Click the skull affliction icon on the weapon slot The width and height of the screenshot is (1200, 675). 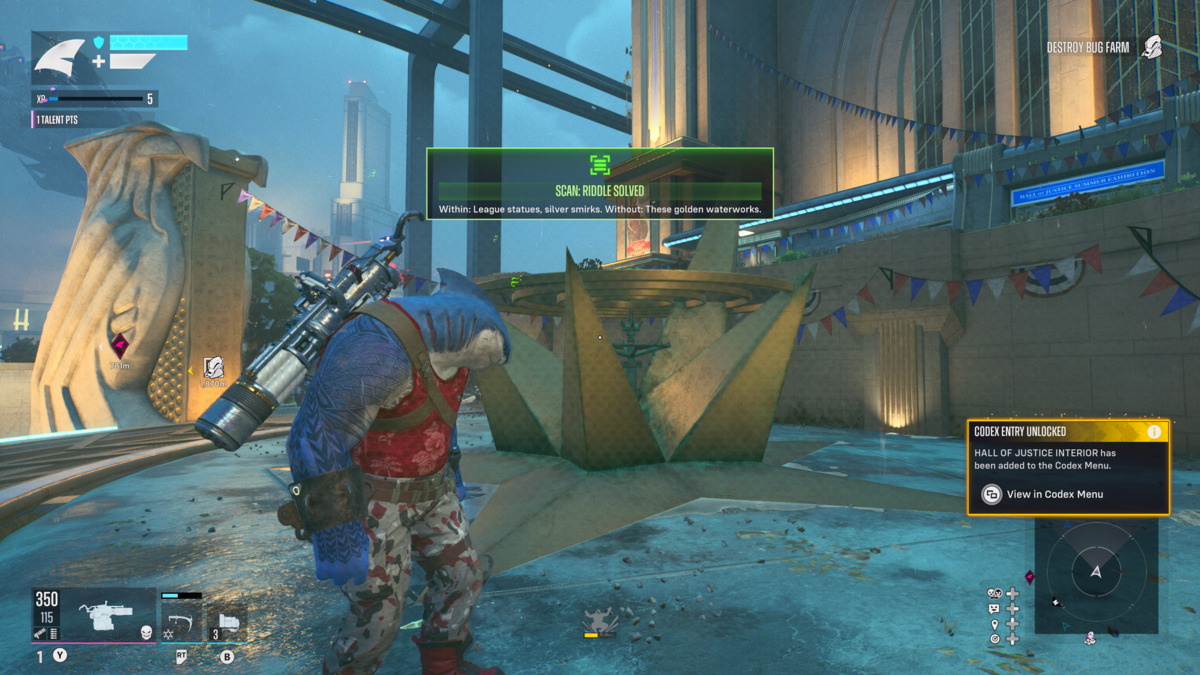click(146, 631)
